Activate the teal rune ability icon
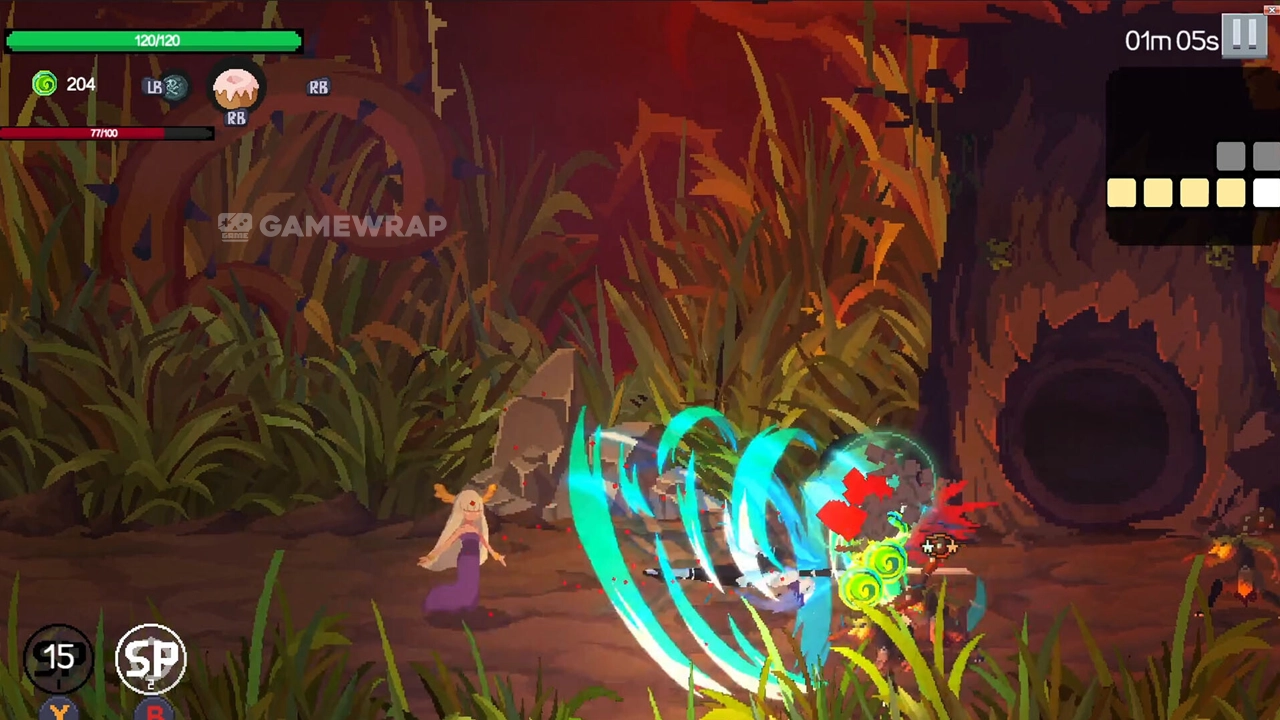The width and height of the screenshot is (1280, 720). point(175,87)
